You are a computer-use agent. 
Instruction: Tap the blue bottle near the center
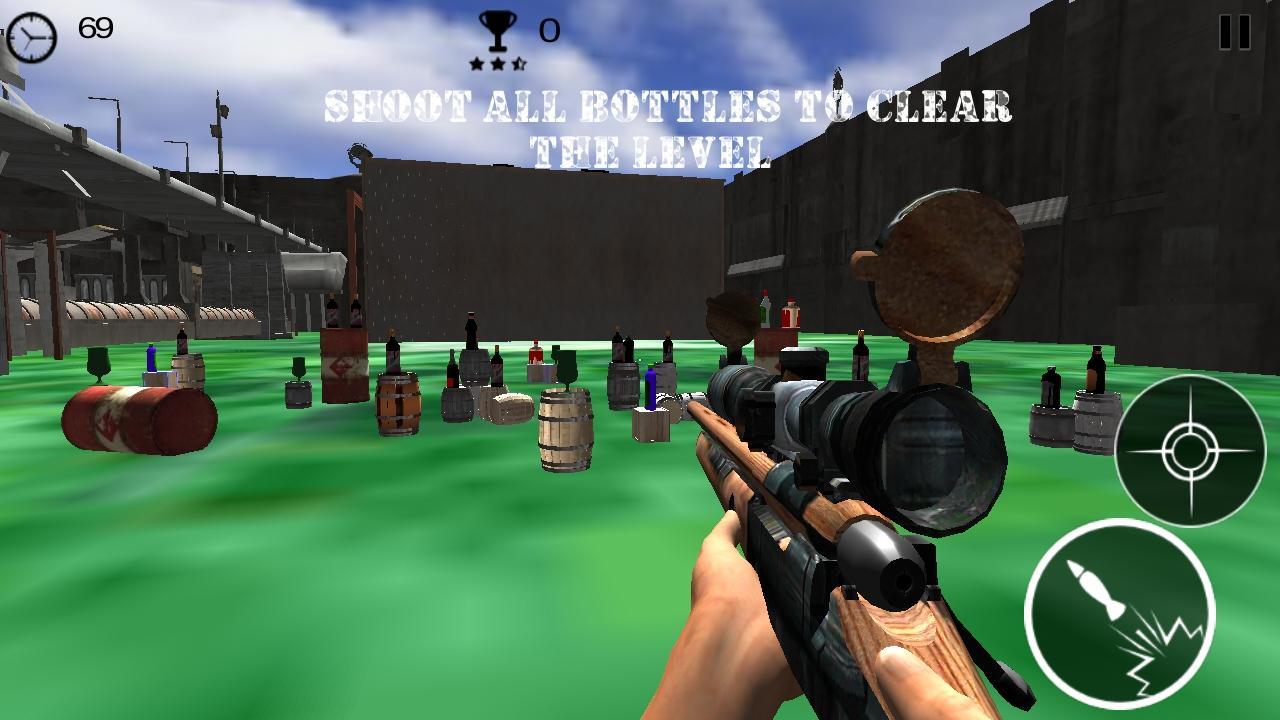[x=653, y=390]
